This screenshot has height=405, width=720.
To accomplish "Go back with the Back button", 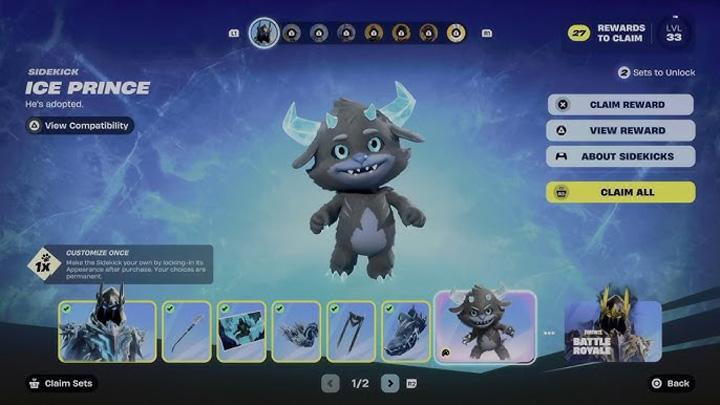I will [x=670, y=383].
